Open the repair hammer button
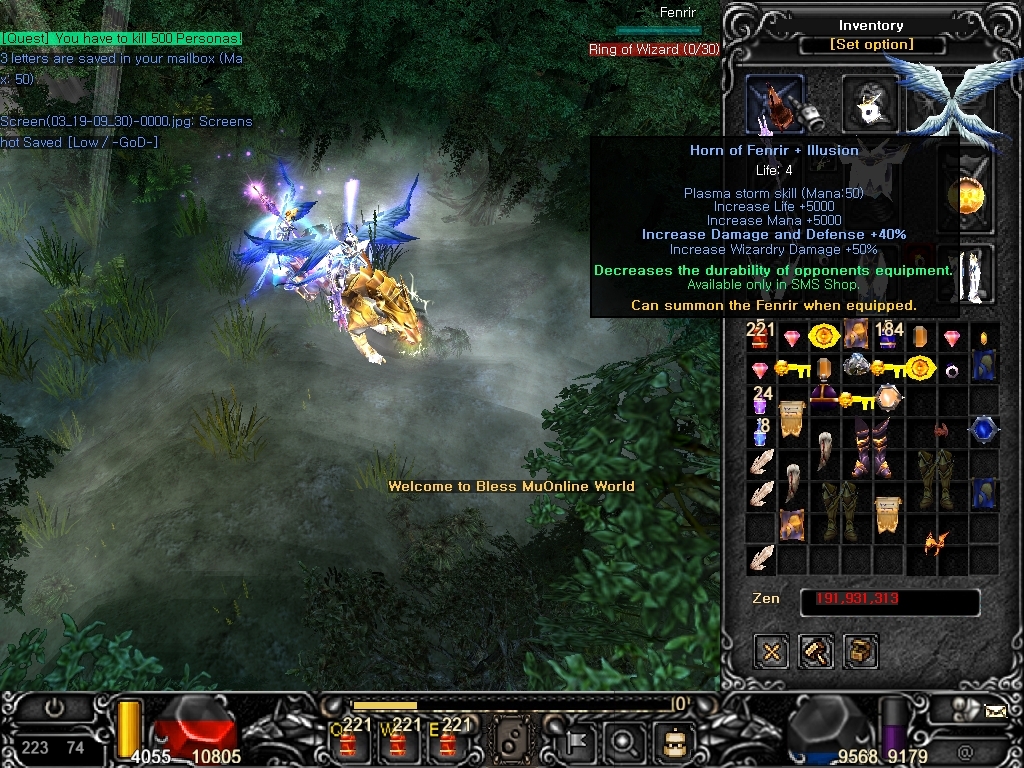 point(816,652)
